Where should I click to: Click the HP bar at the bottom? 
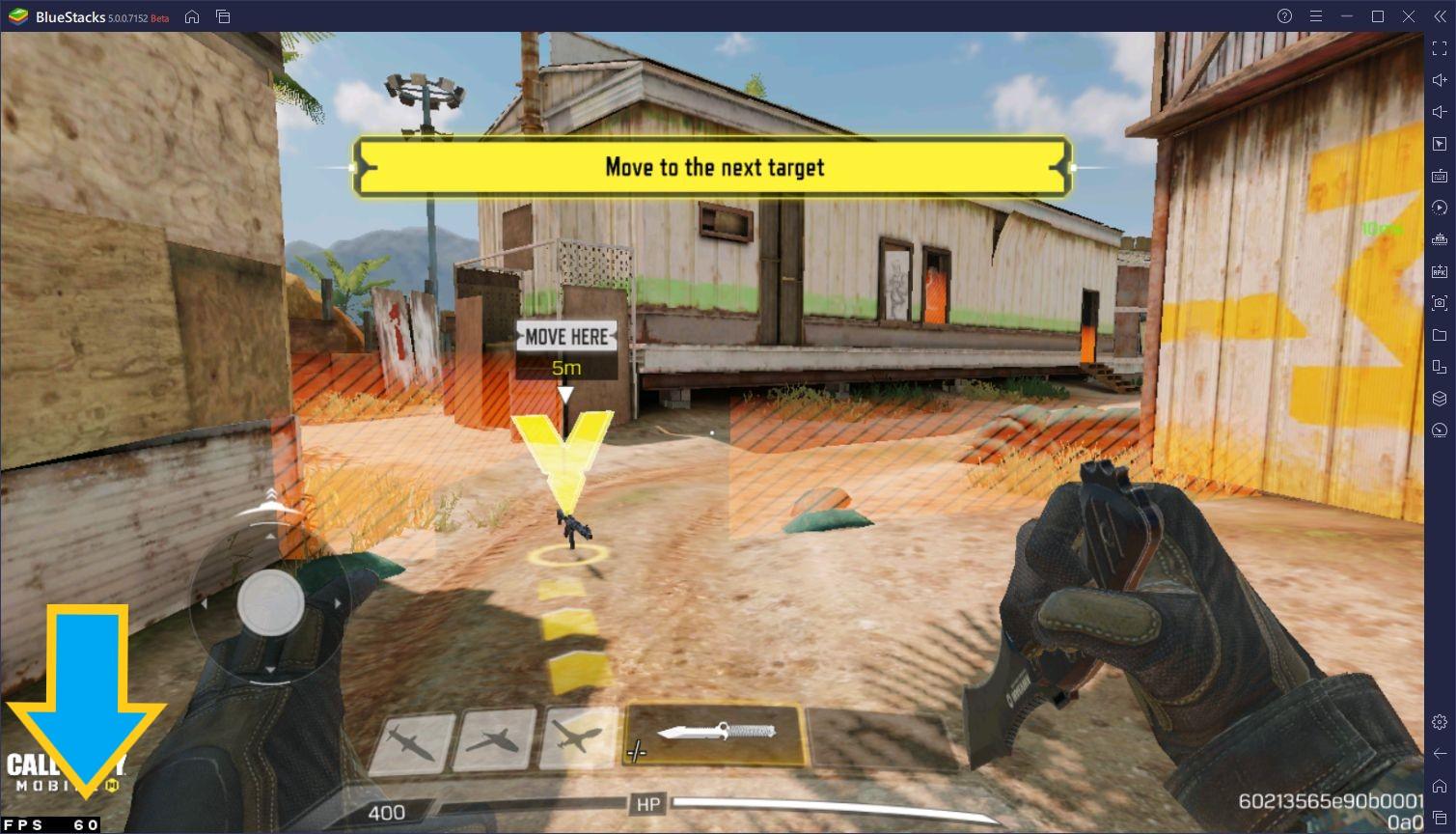[x=646, y=802]
